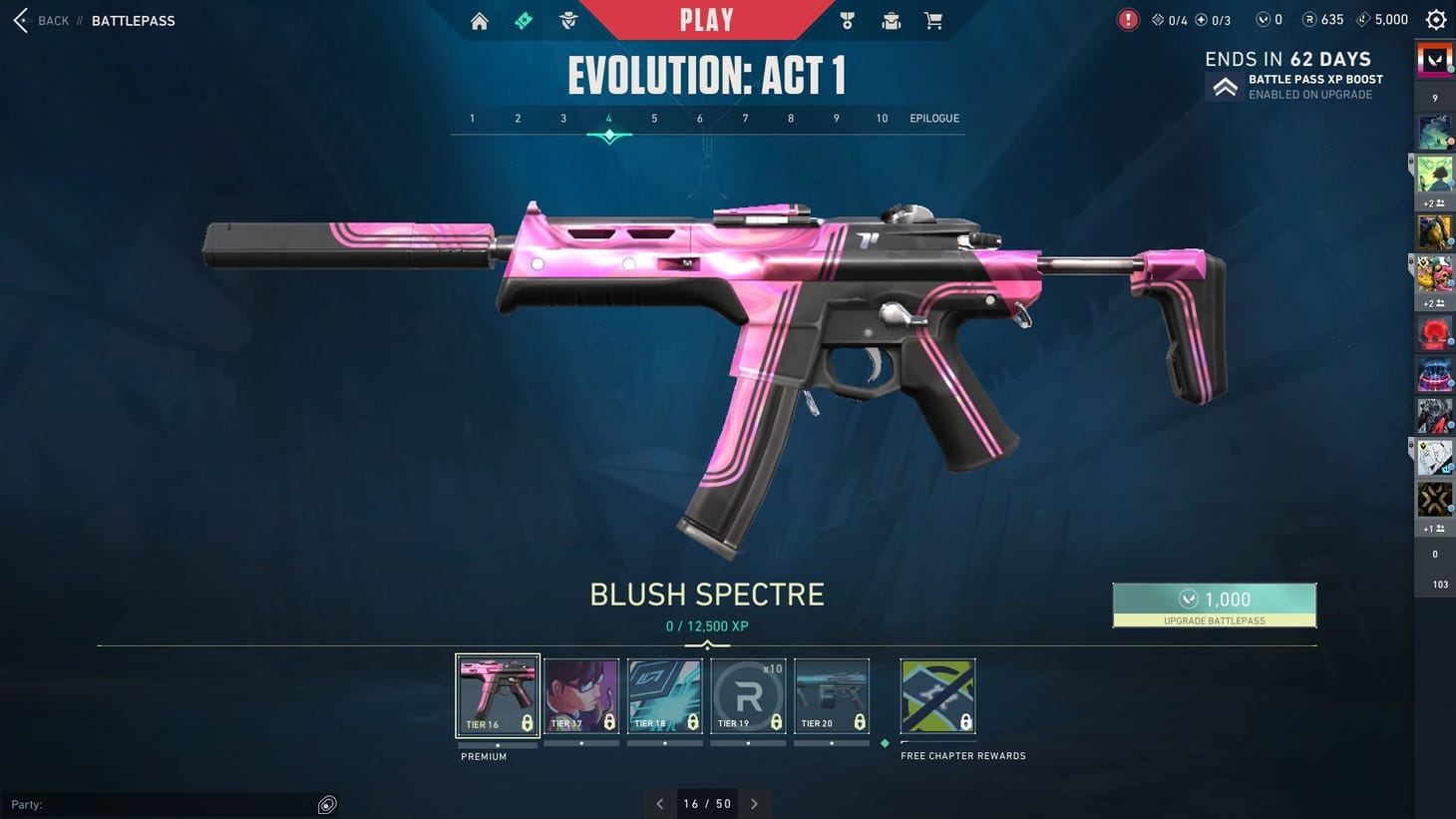Click the Back navigation arrow
Image resolution: width=1456 pixels, height=819 pixels.
tap(20, 20)
